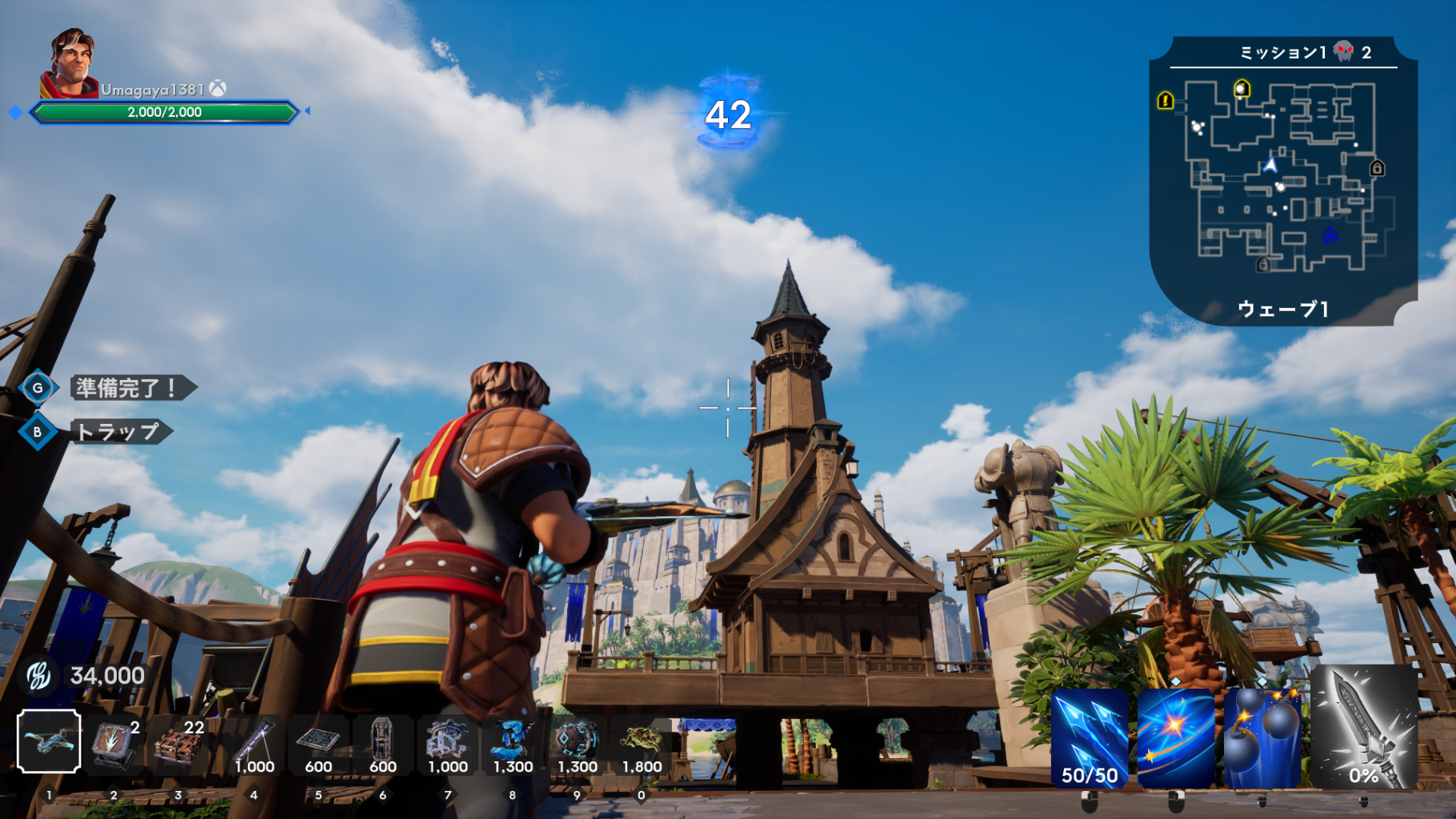This screenshot has height=819, width=1456.
Task: Select the crossbow weapon slot
Action: (x=49, y=741)
